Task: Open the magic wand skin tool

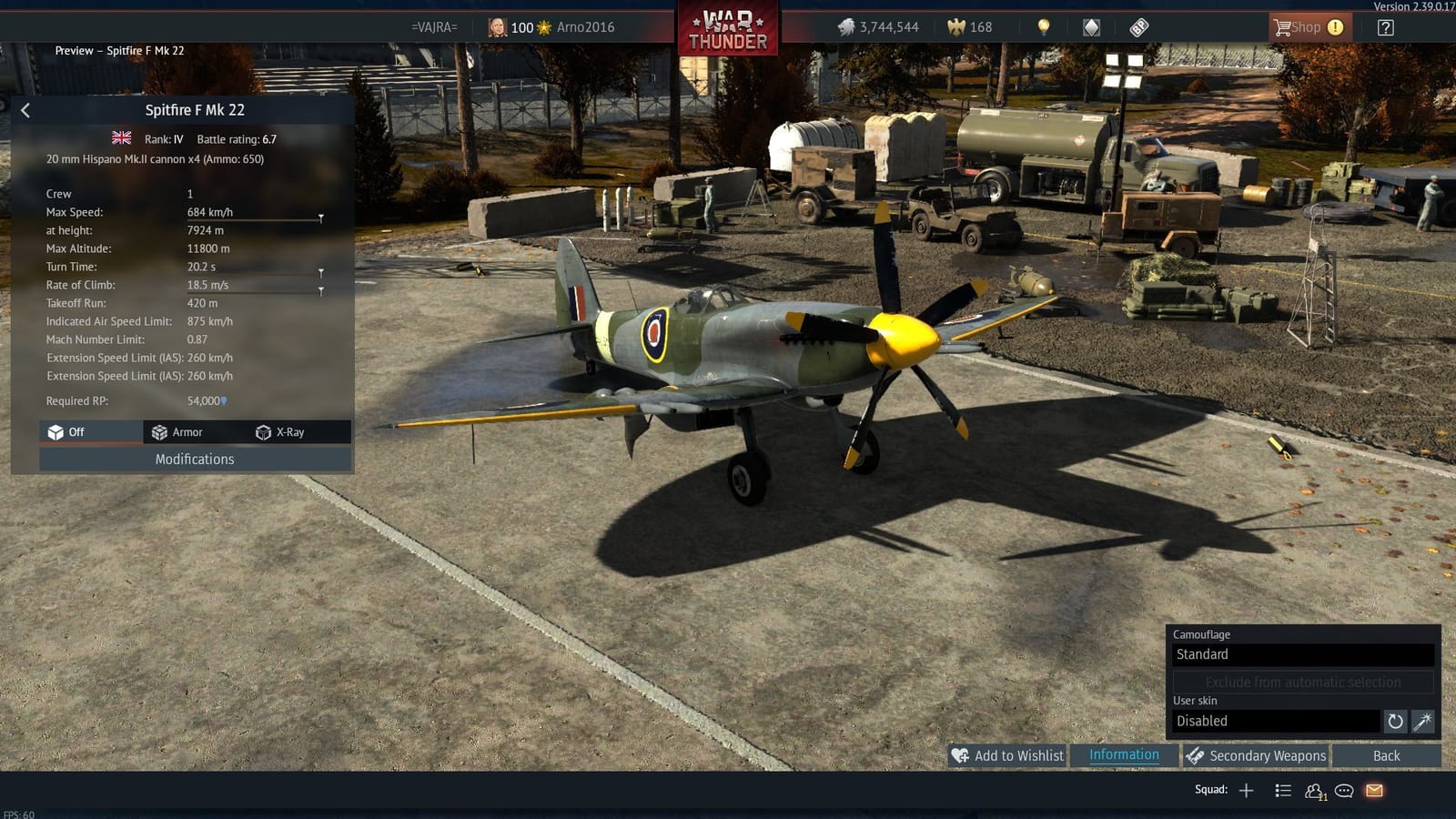Action: [x=1423, y=722]
